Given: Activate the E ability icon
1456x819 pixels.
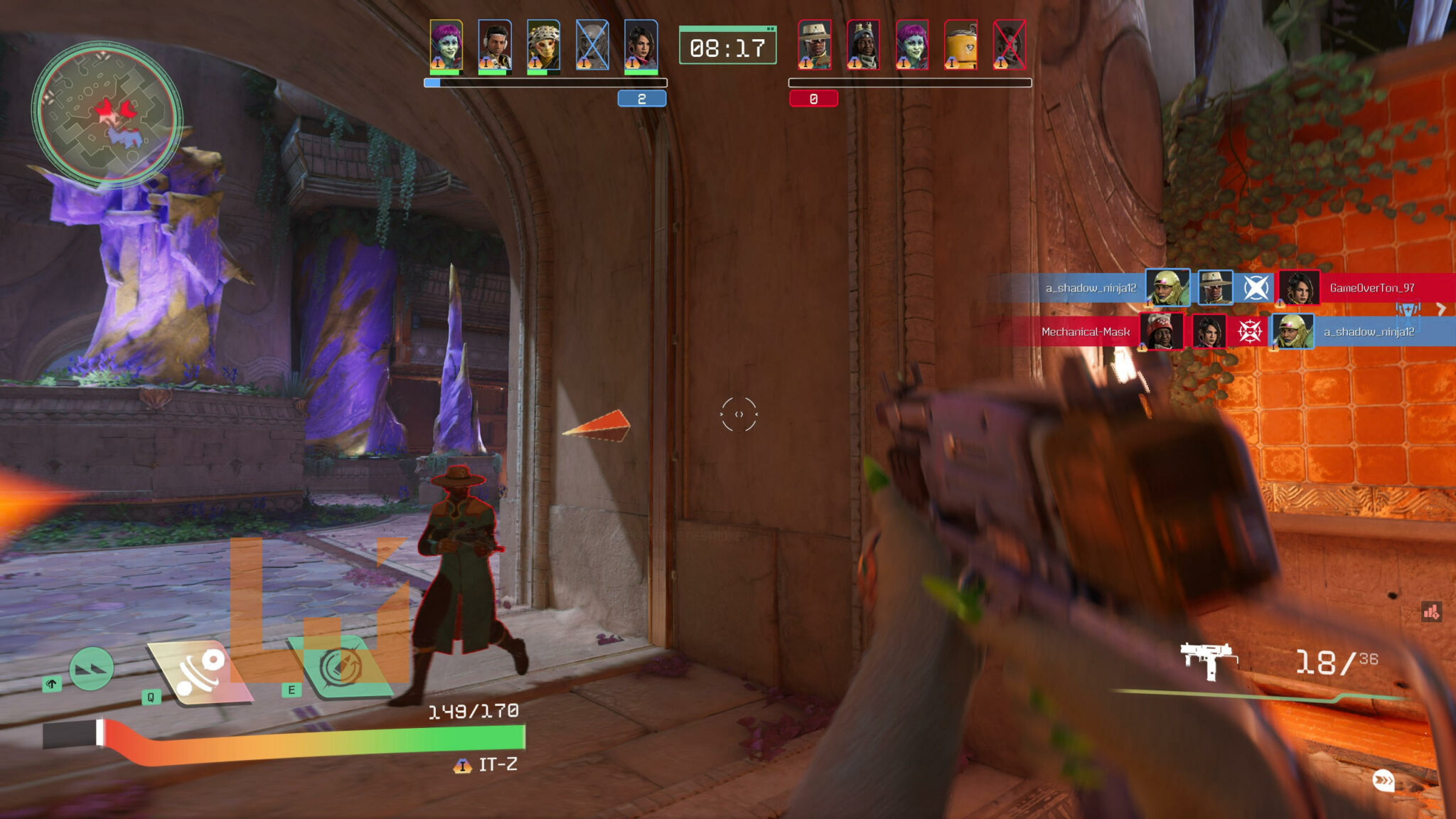Looking at the screenshot, I should pos(341,666).
